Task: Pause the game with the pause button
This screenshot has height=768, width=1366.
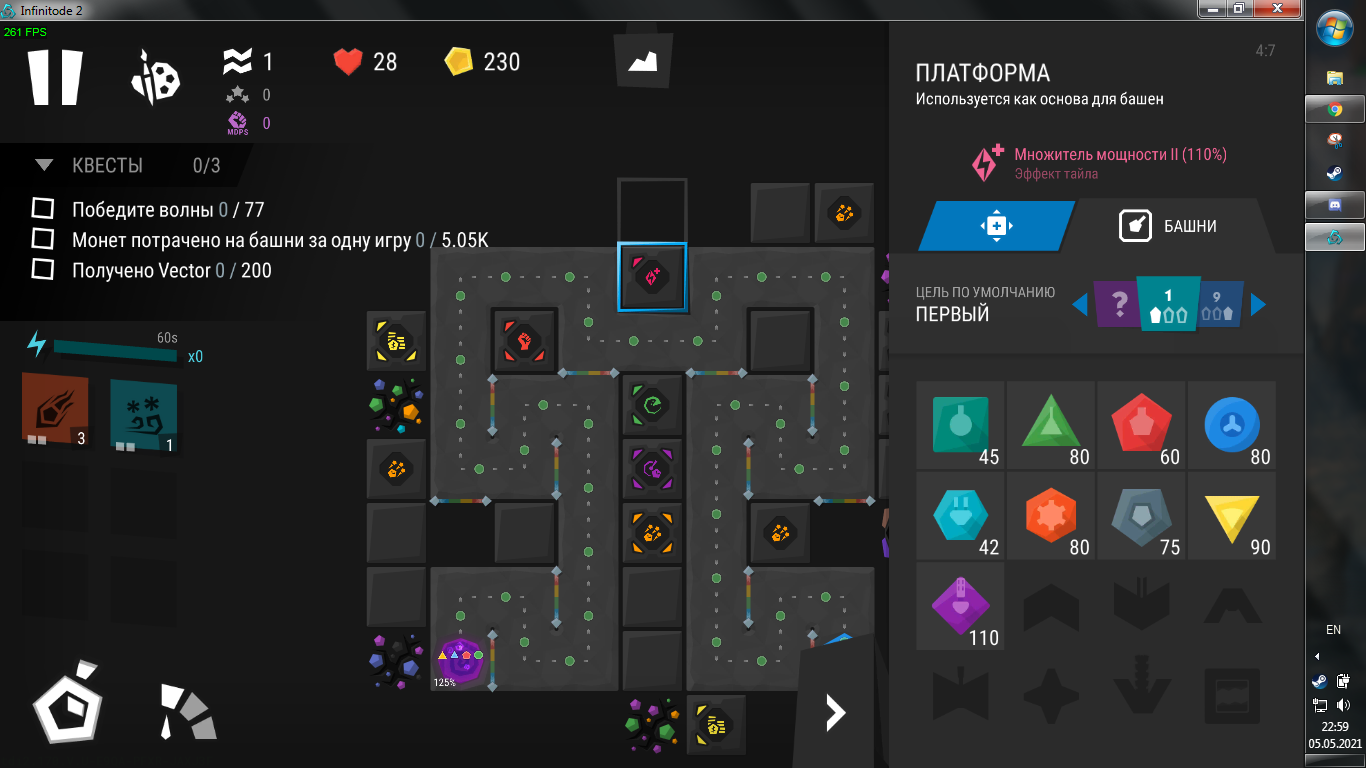Action: click(x=54, y=76)
